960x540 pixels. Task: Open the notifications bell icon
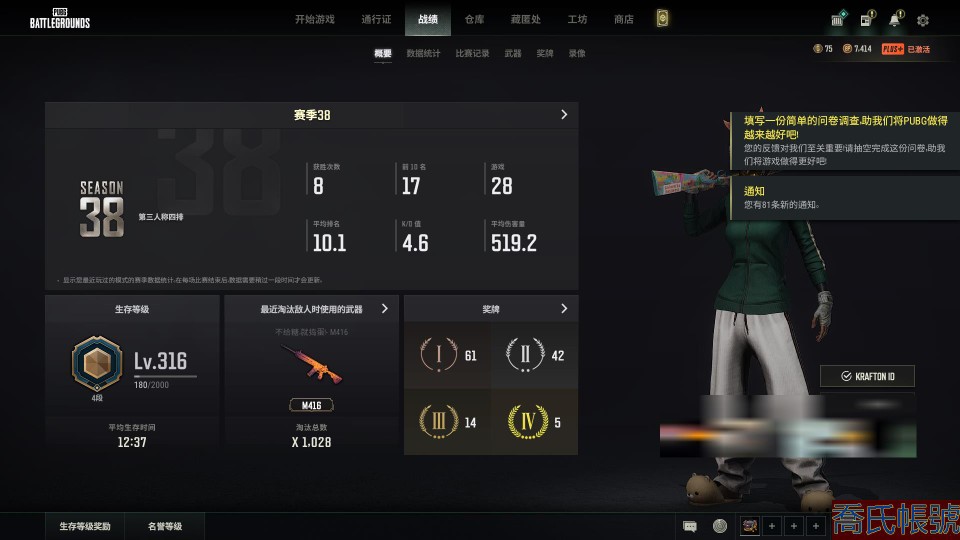coord(894,20)
